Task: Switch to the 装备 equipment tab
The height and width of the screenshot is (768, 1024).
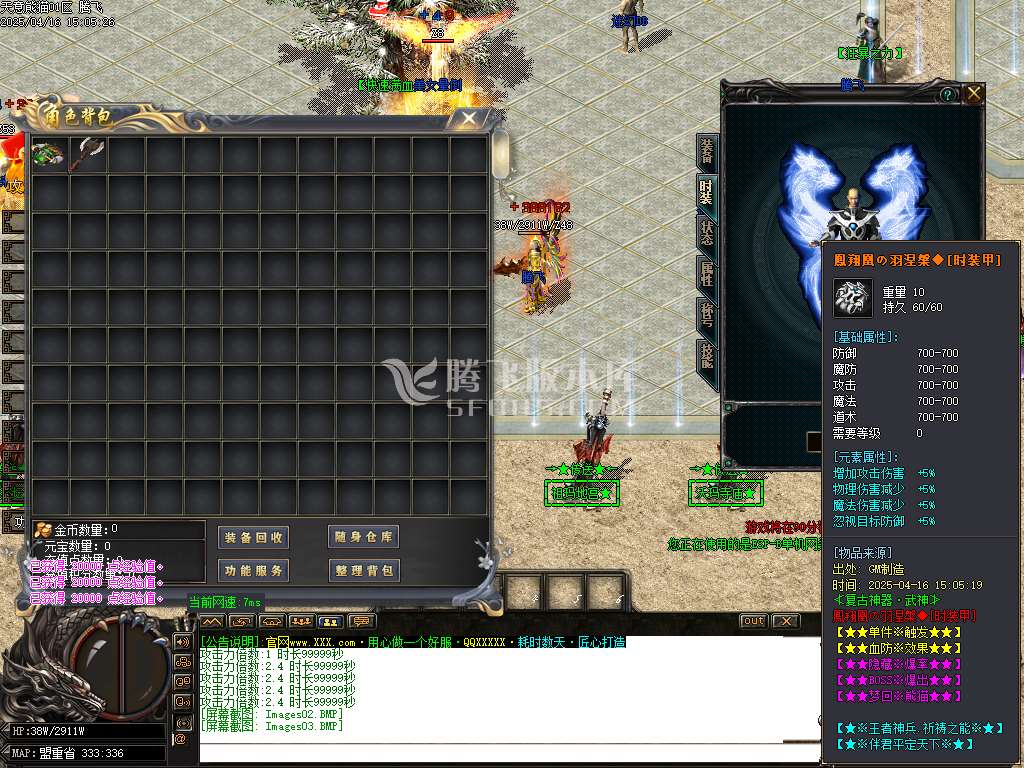Action: click(x=707, y=152)
